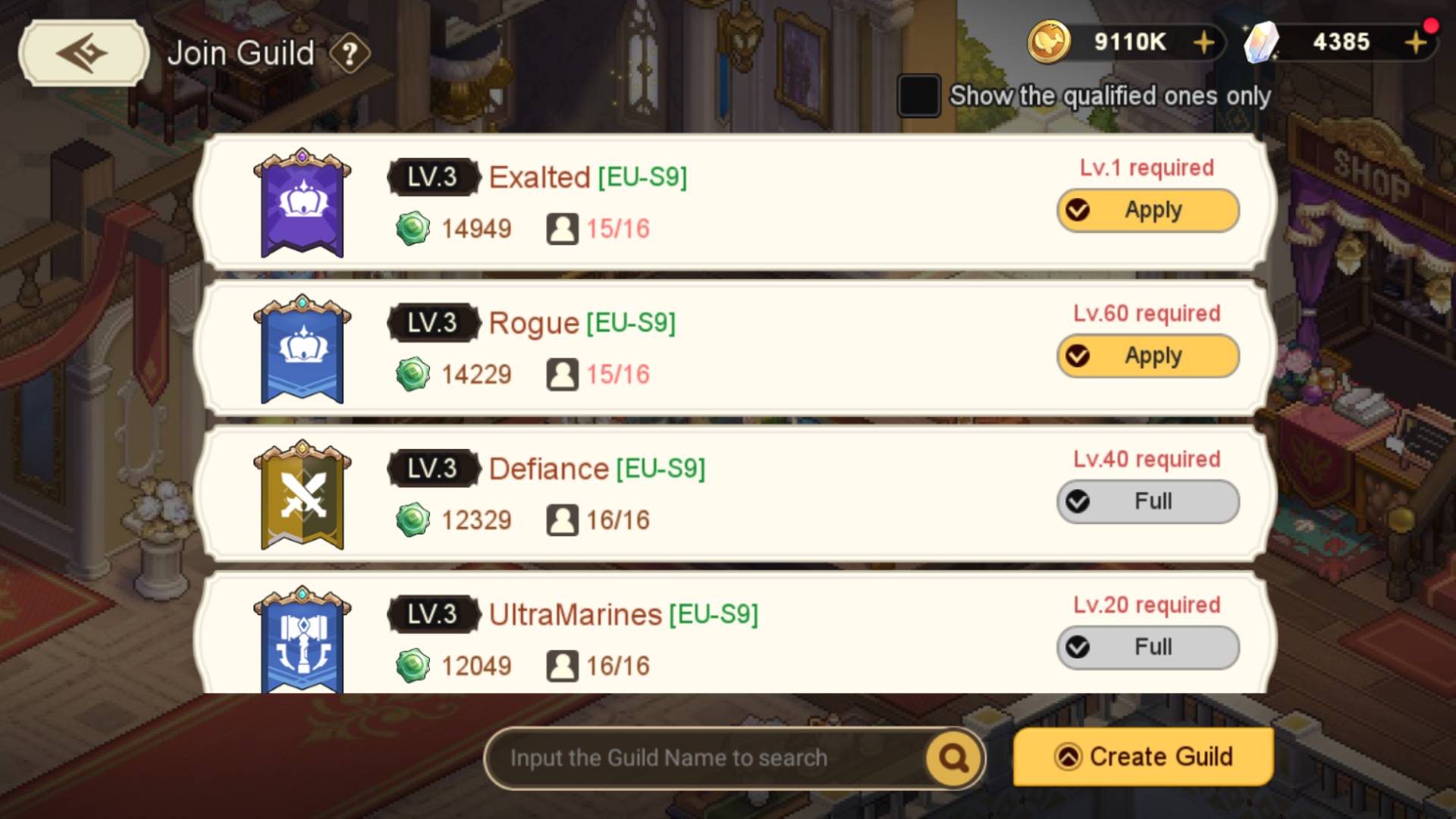The image size is (1456, 819).
Task: Add more crystals with the plus button
Action: tap(1415, 42)
